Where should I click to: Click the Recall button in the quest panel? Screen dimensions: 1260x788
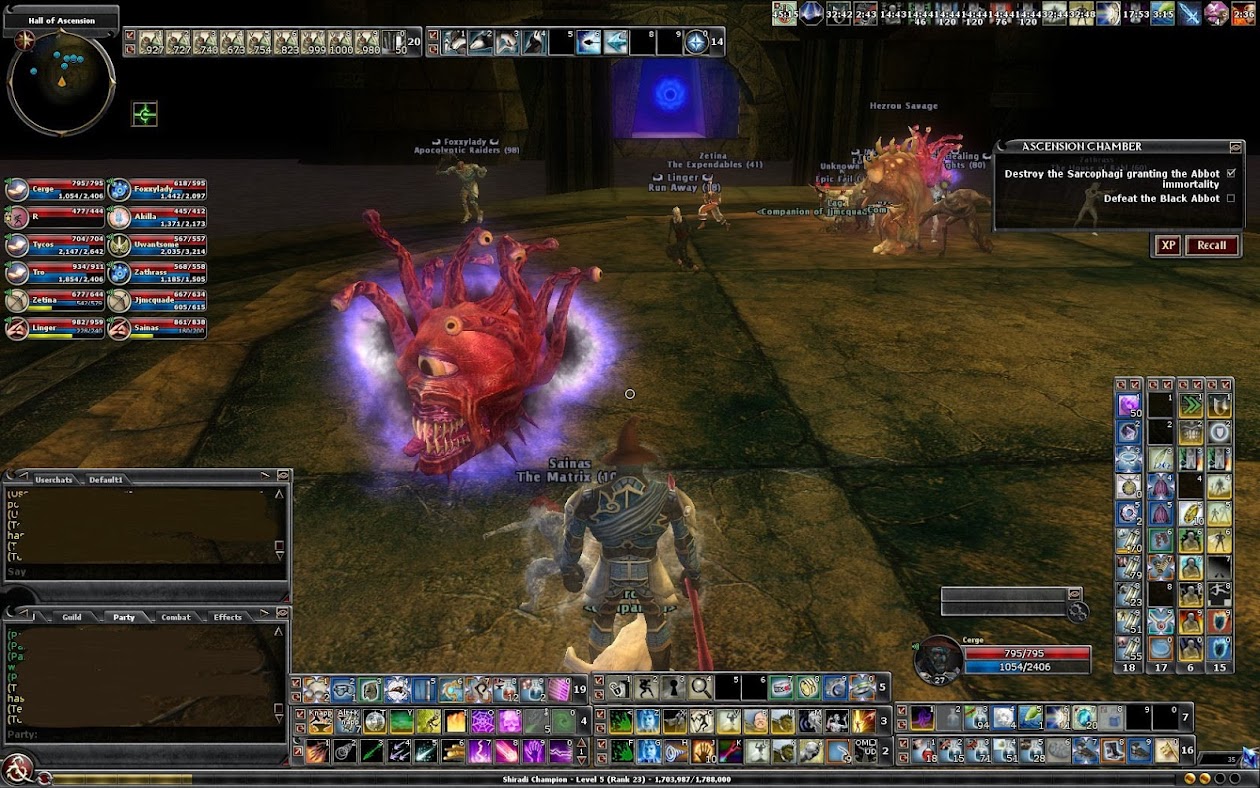coord(1211,245)
